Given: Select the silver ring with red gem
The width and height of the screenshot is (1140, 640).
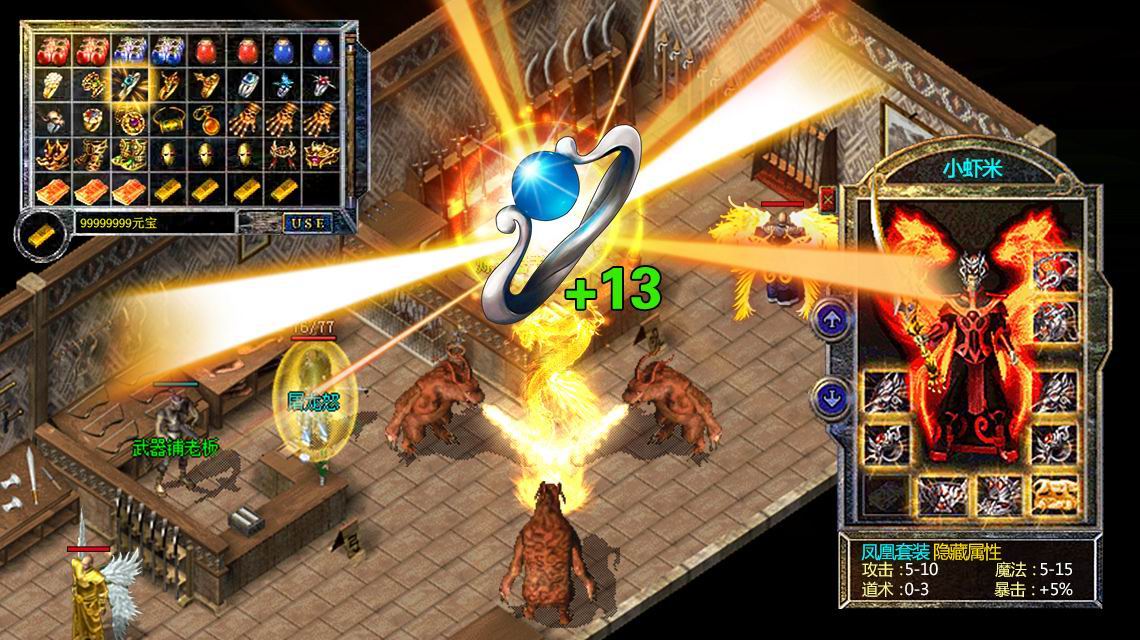Looking at the screenshot, I should tap(320, 84).
